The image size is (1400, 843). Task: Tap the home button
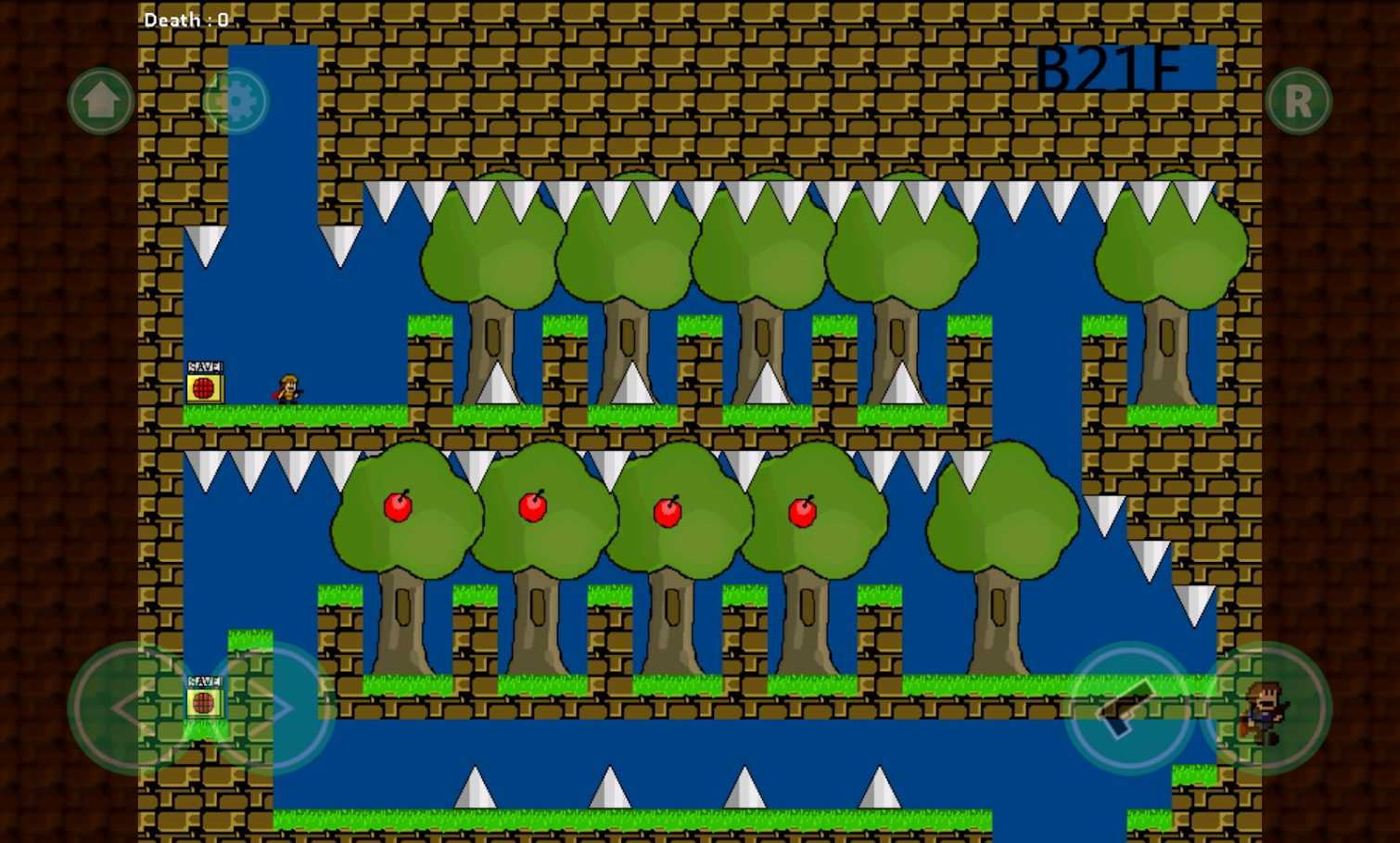pos(101,100)
